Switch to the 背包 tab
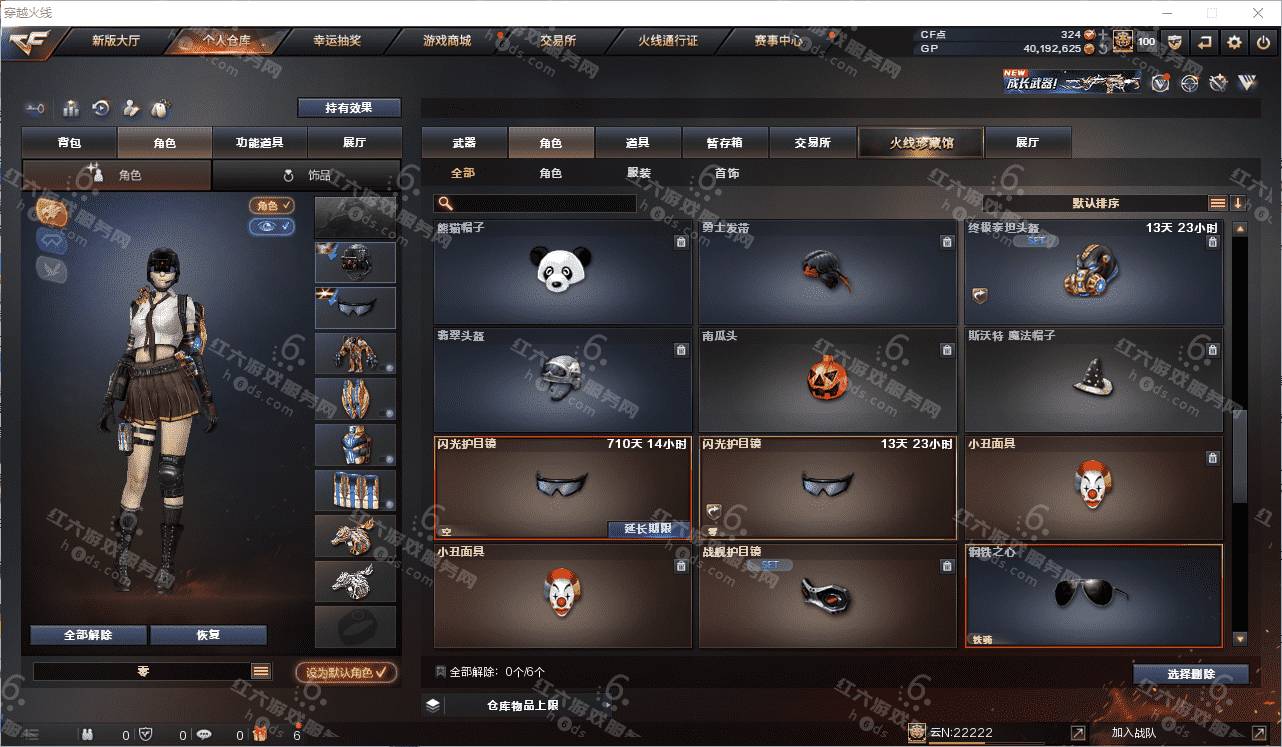The image size is (1282, 747). pos(69,143)
